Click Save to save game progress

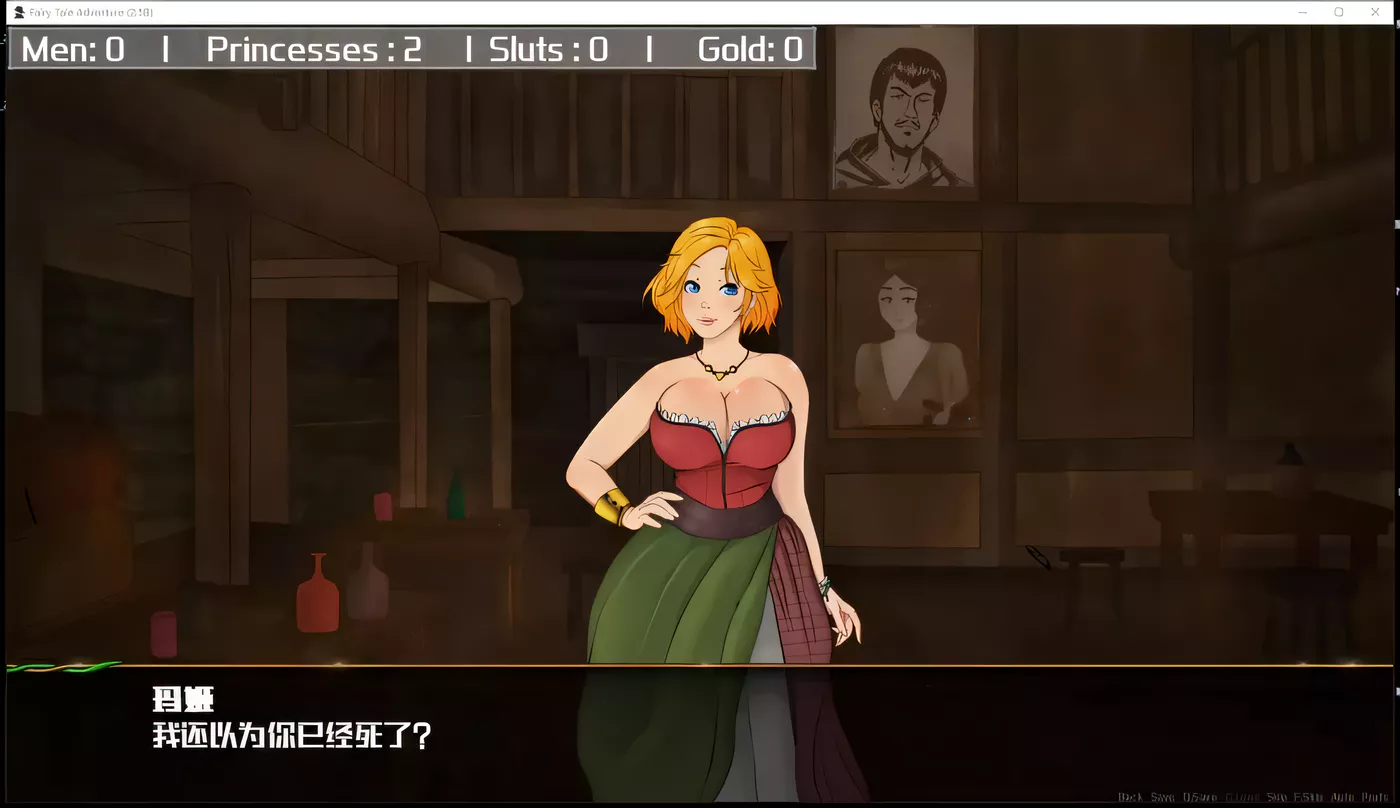click(x=1164, y=797)
